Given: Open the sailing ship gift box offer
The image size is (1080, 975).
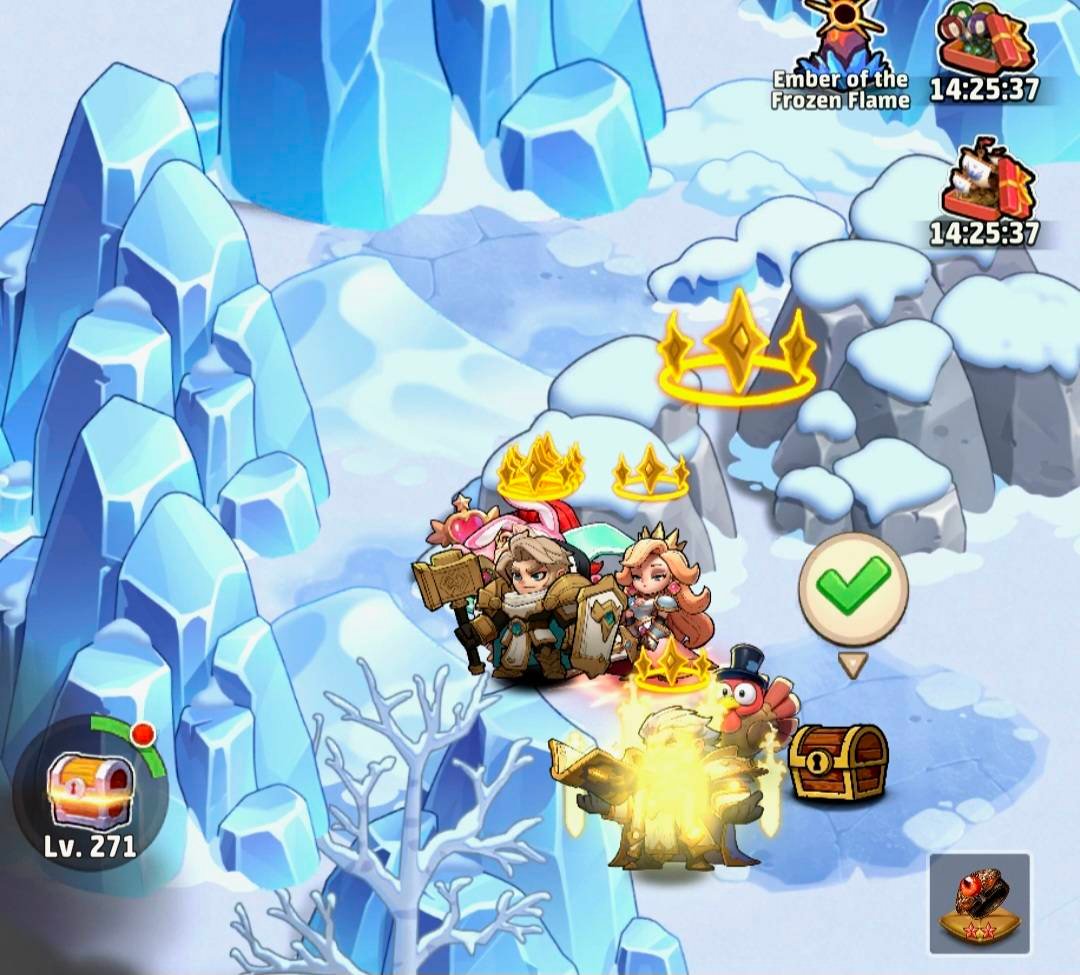Looking at the screenshot, I should pyautogui.click(x=986, y=185).
